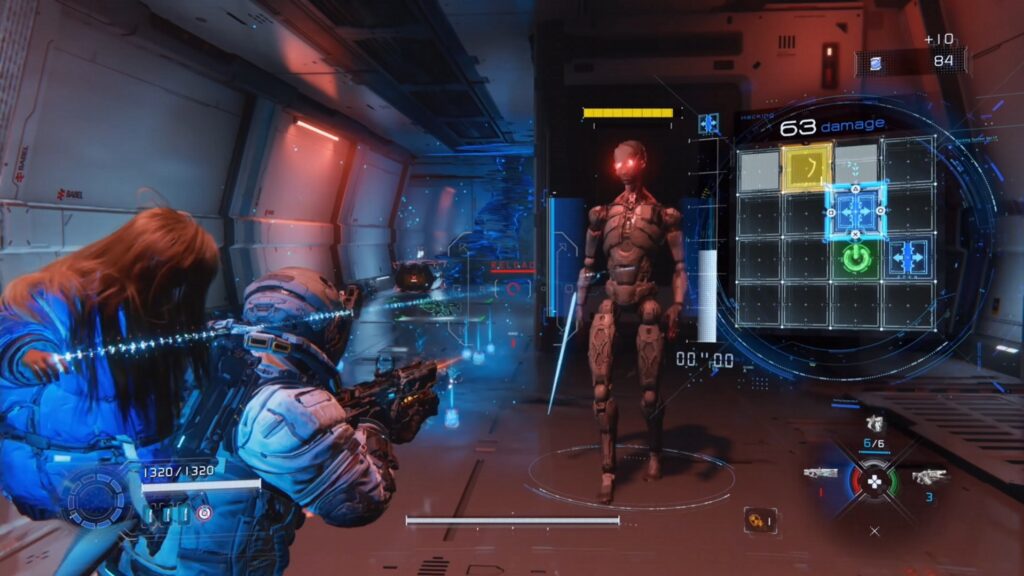Click the currency icon next to 84
The image size is (1024, 576).
point(876,63)
